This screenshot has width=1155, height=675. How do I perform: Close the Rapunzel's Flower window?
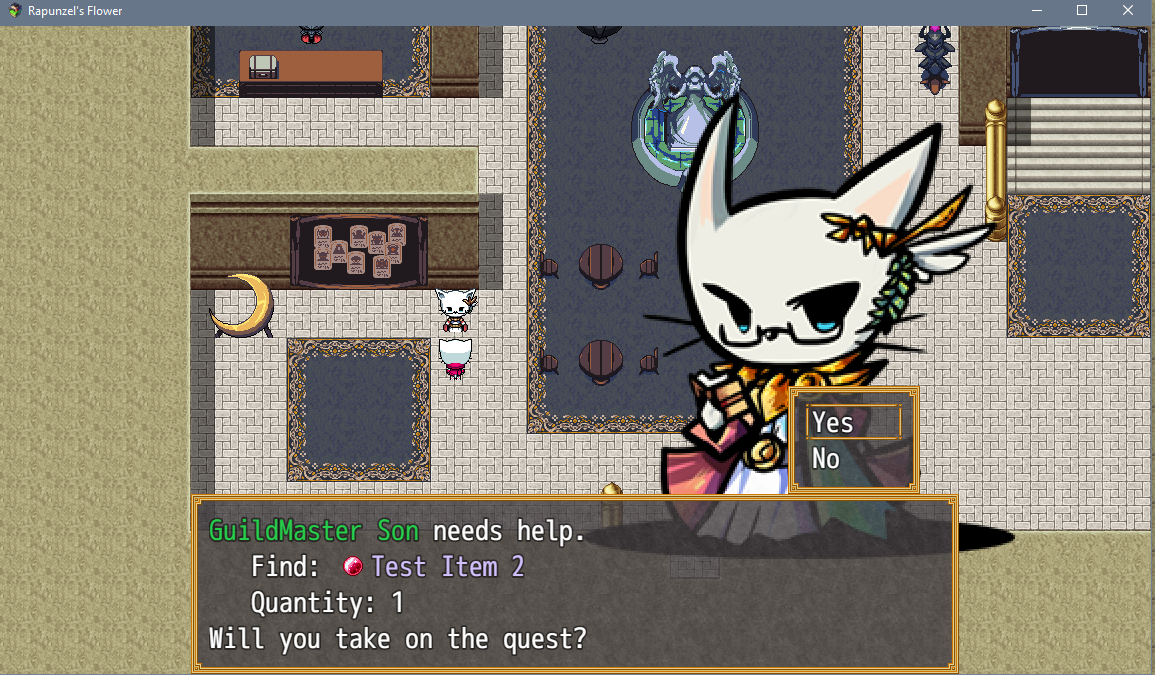click(1127, 10)
